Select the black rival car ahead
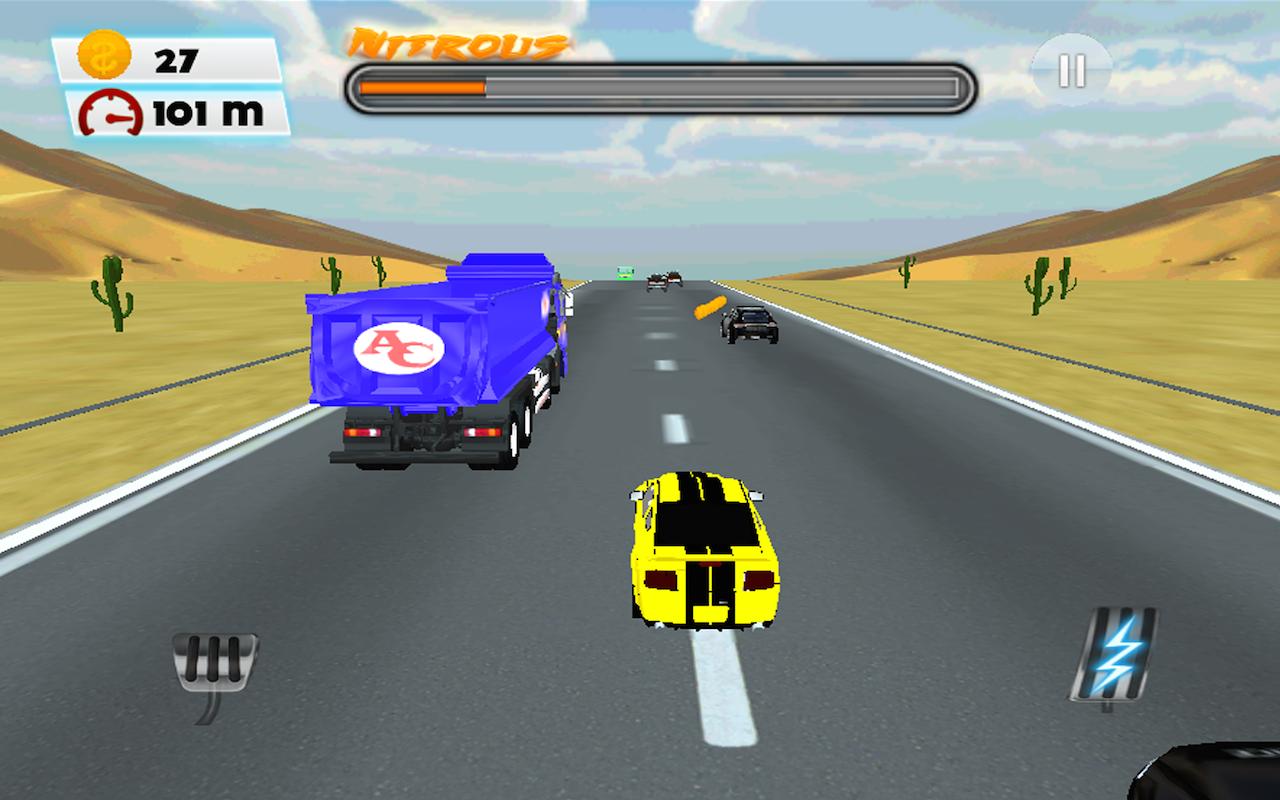Screen dimensions: 1280x800 tap(748, 327)
